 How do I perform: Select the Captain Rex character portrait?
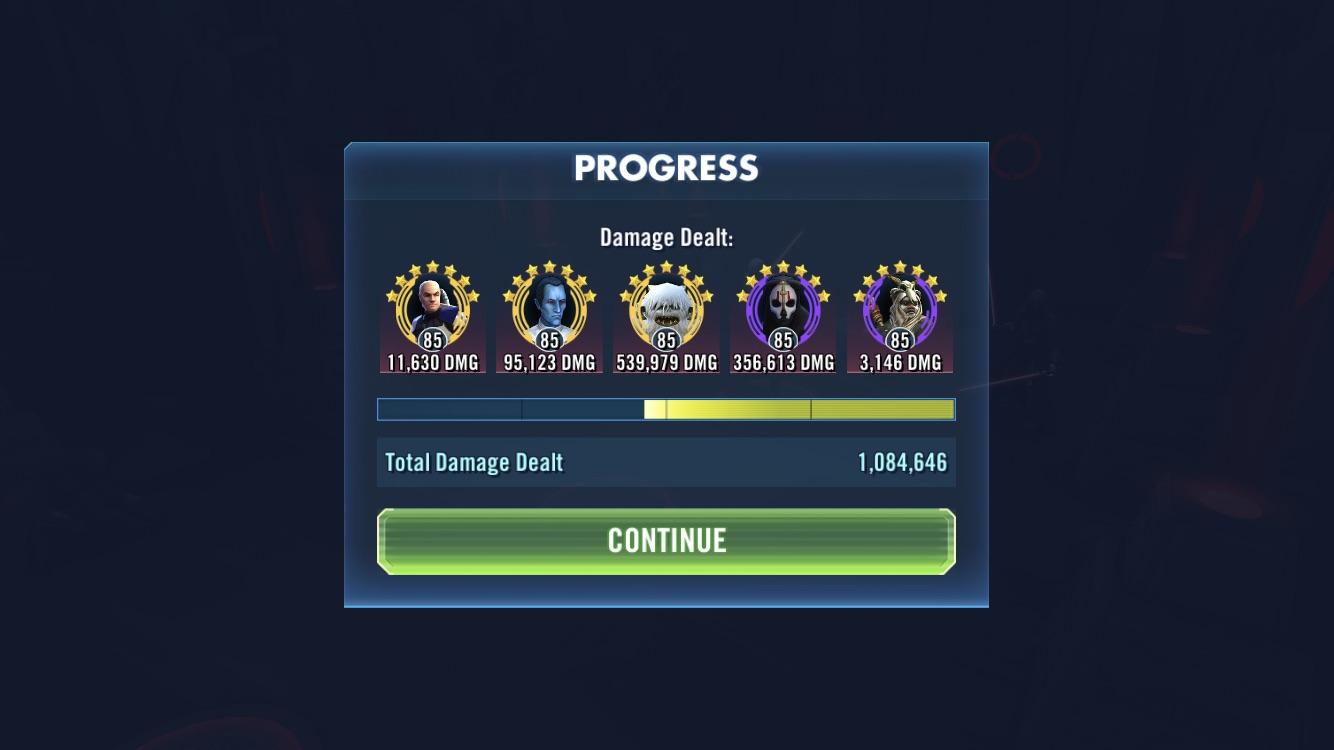pos(433,310)
